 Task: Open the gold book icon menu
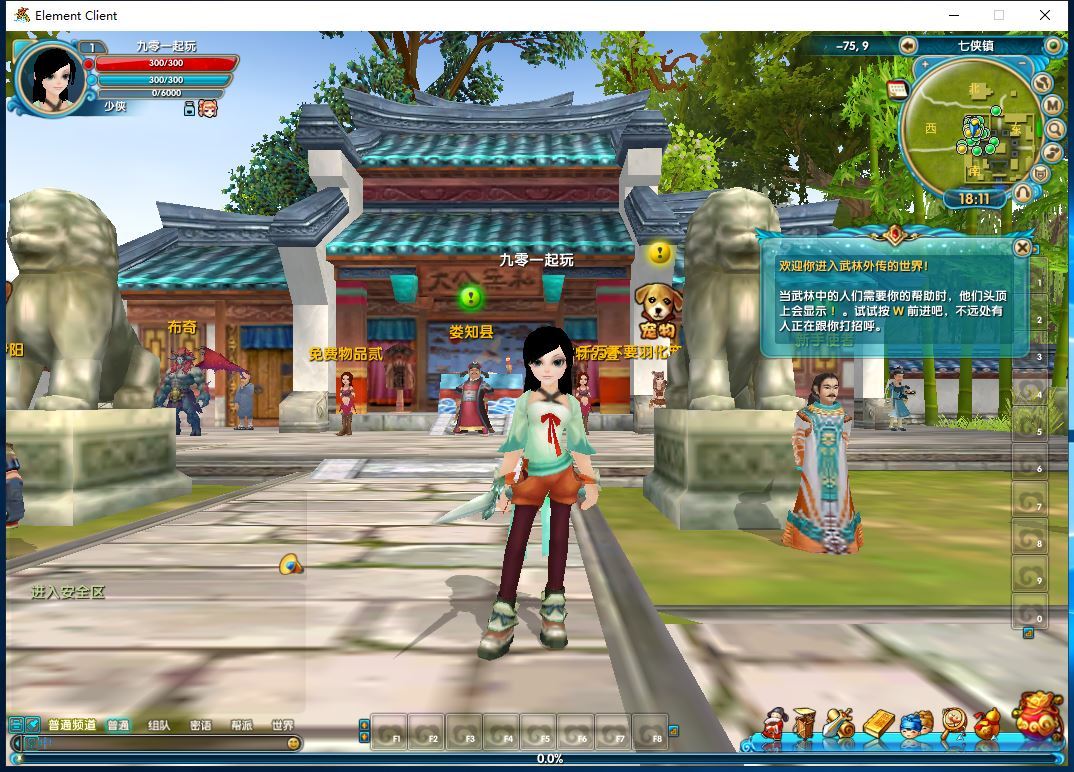pos(877,724)
